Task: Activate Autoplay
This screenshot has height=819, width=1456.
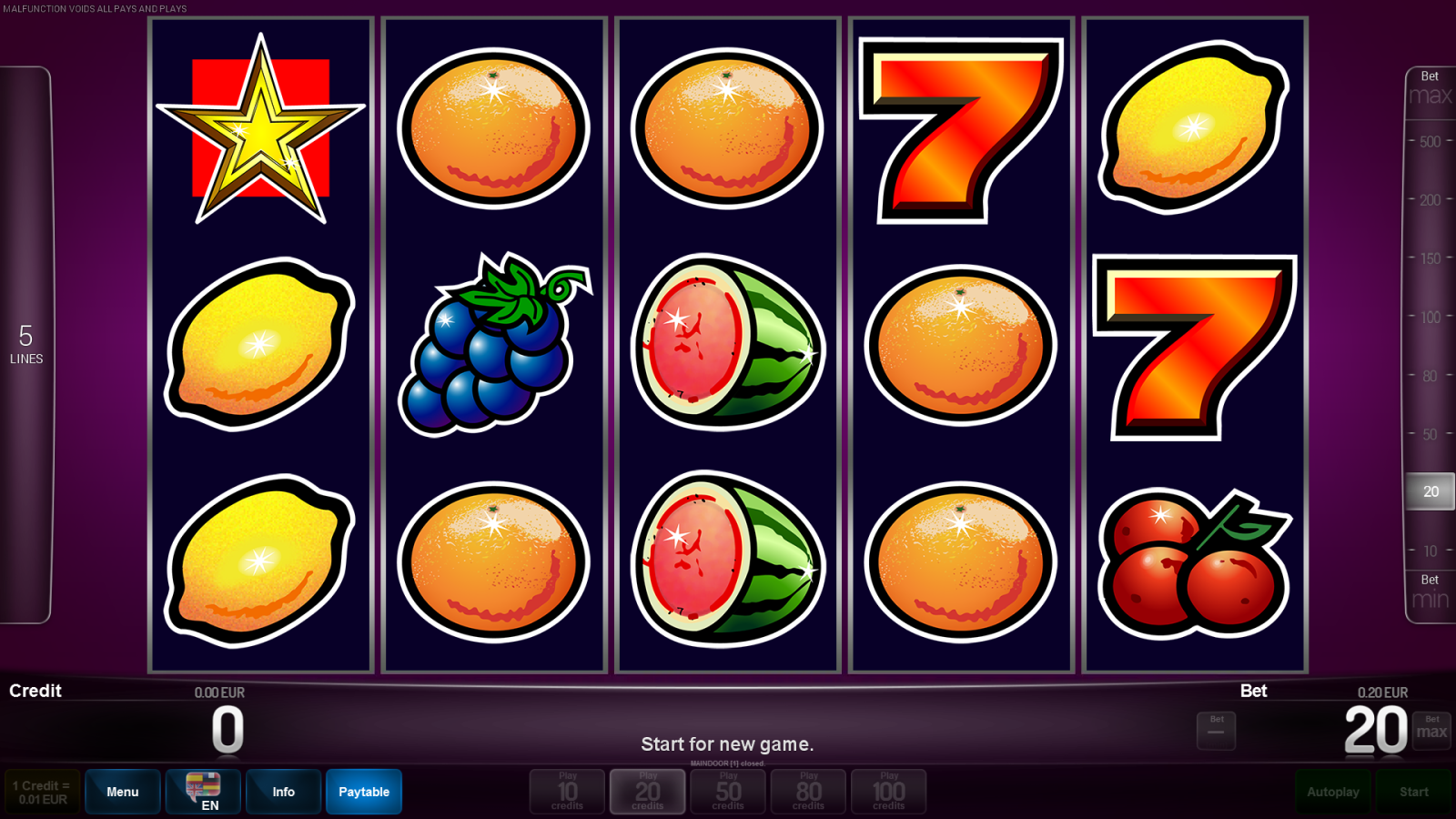Action: [1333, 792]
